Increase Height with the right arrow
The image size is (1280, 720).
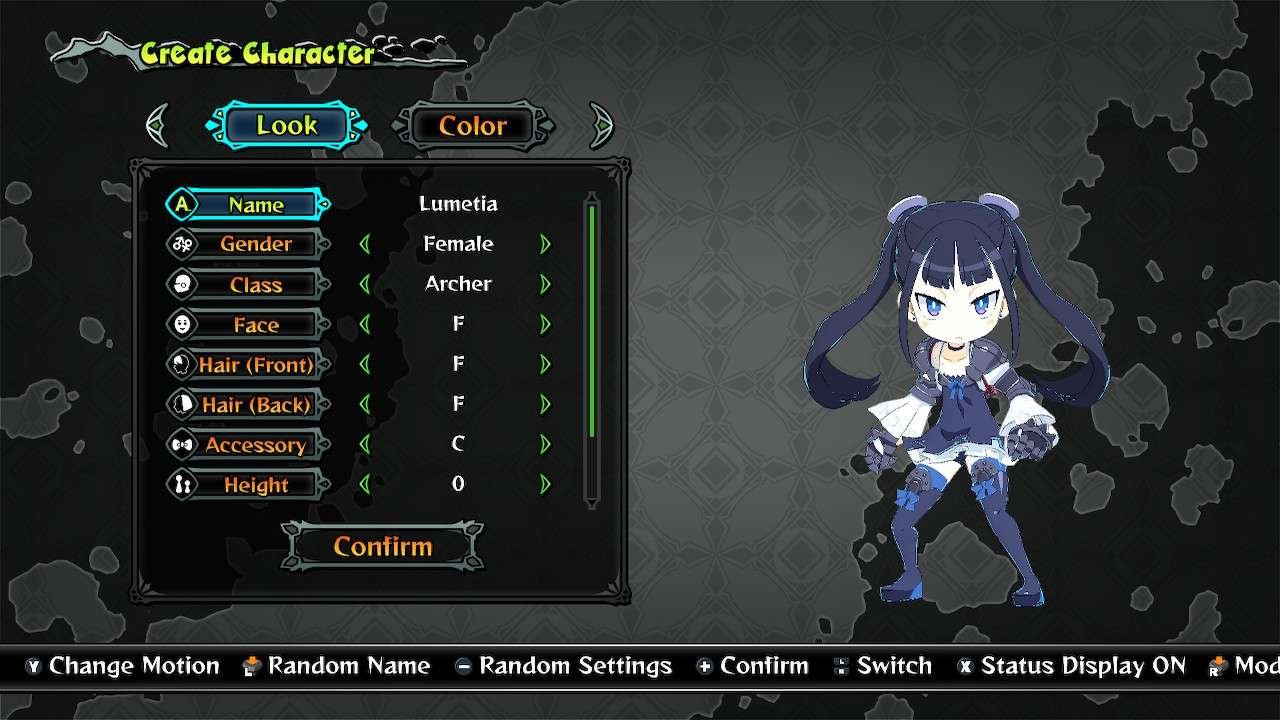(545, 484)
